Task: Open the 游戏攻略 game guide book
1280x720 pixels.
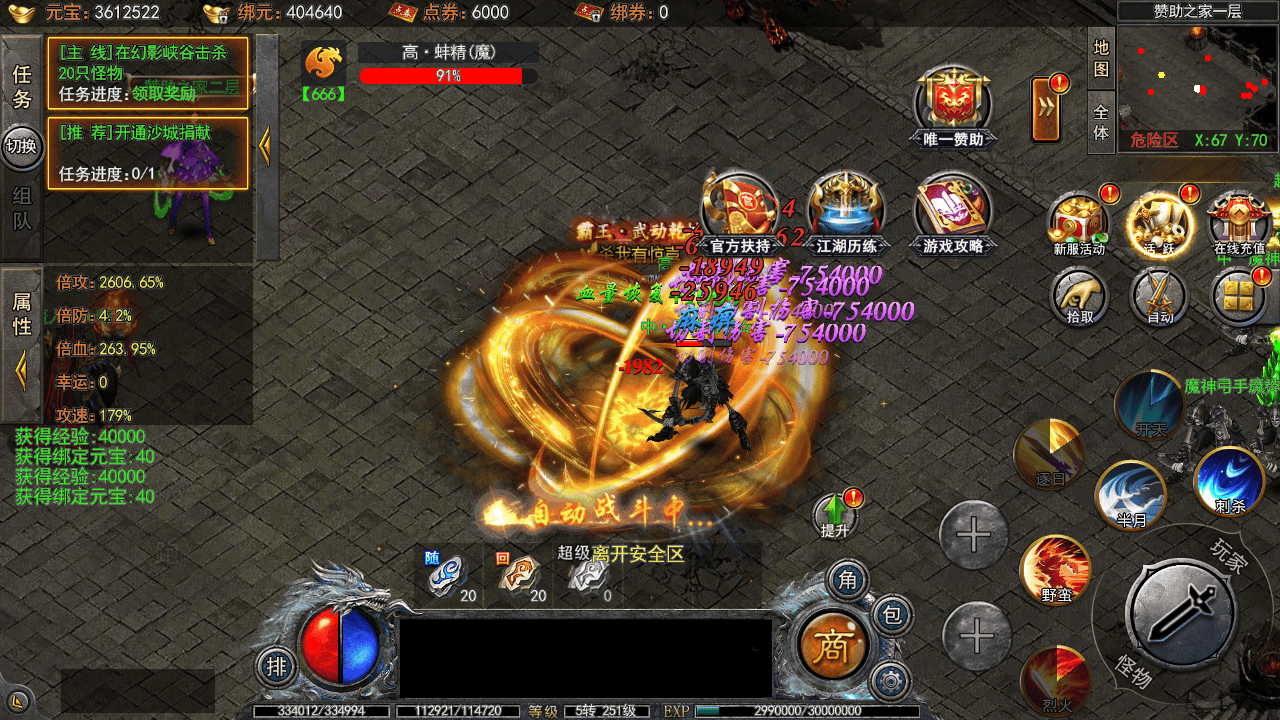Action: click(953, 210)
